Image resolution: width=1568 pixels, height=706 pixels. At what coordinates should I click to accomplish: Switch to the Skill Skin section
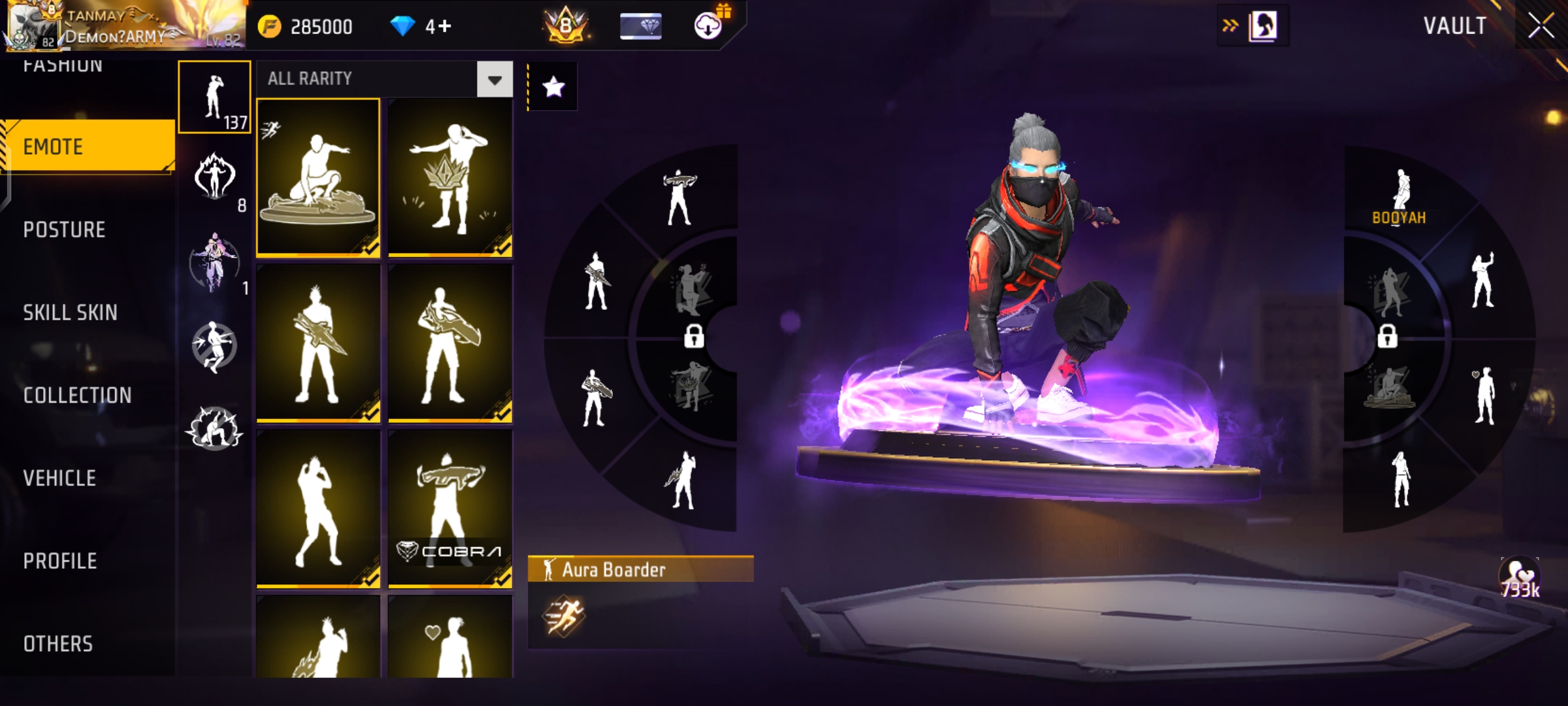[x=70, y=313]
